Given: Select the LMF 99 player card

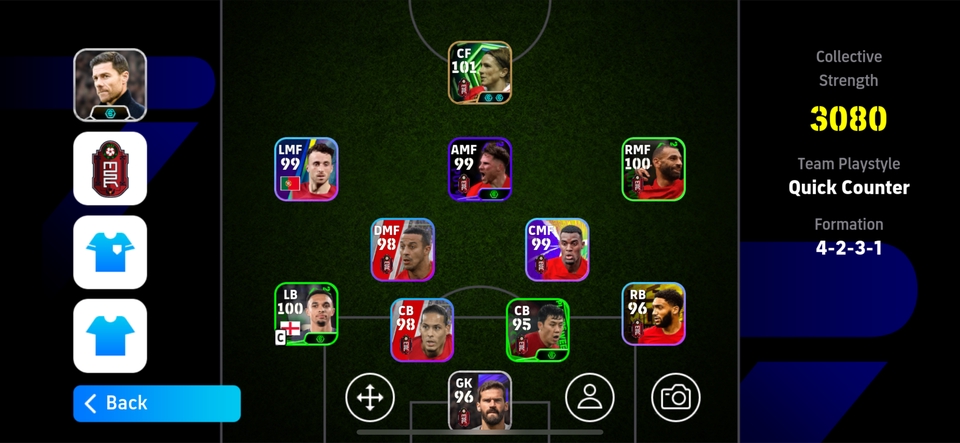Looking at the screenshot, I should pyautogui.click(x=306, y=169).
